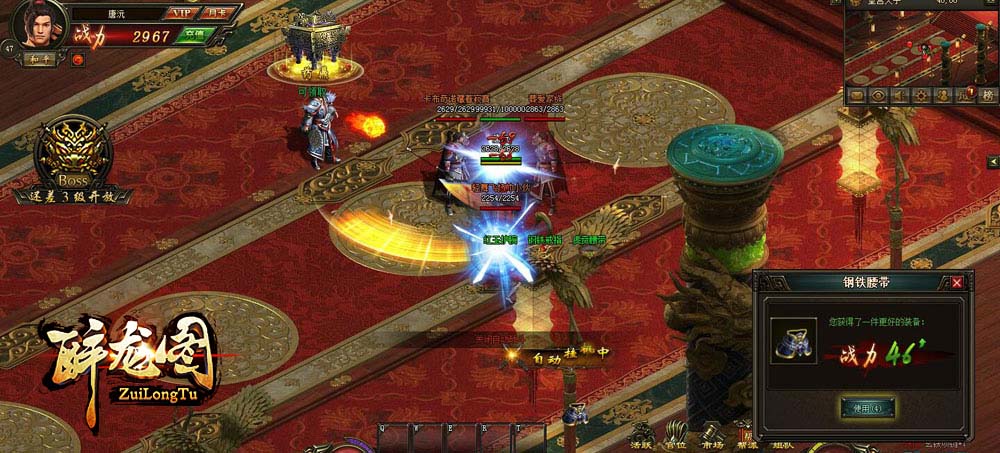The width and height of the screenshot is (1000, 453).
Task: Close the 钢铁腰带 equipment popup
Action: point(957,283)
